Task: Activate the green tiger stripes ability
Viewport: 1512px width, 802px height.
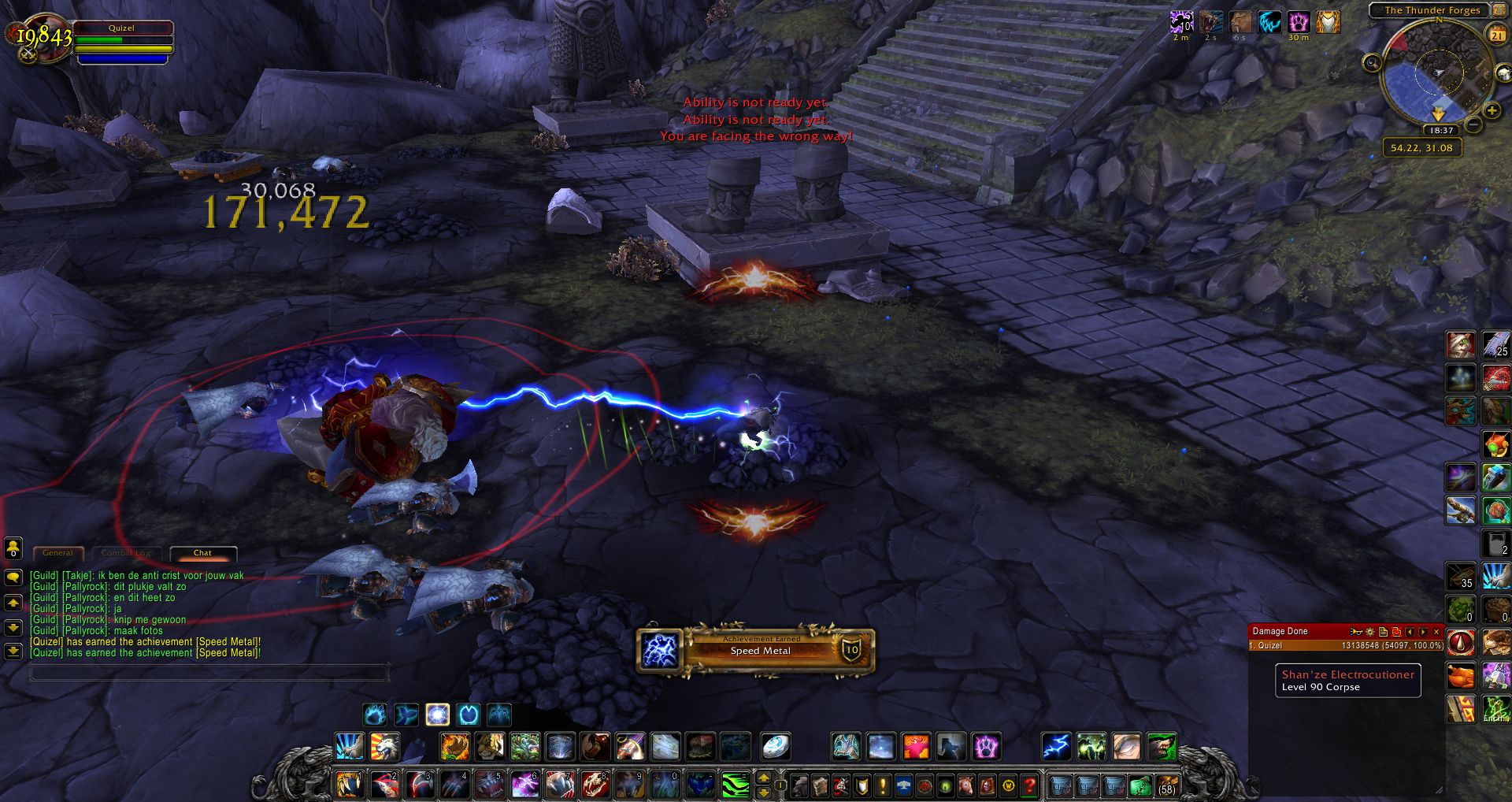Action: point(735,785)
